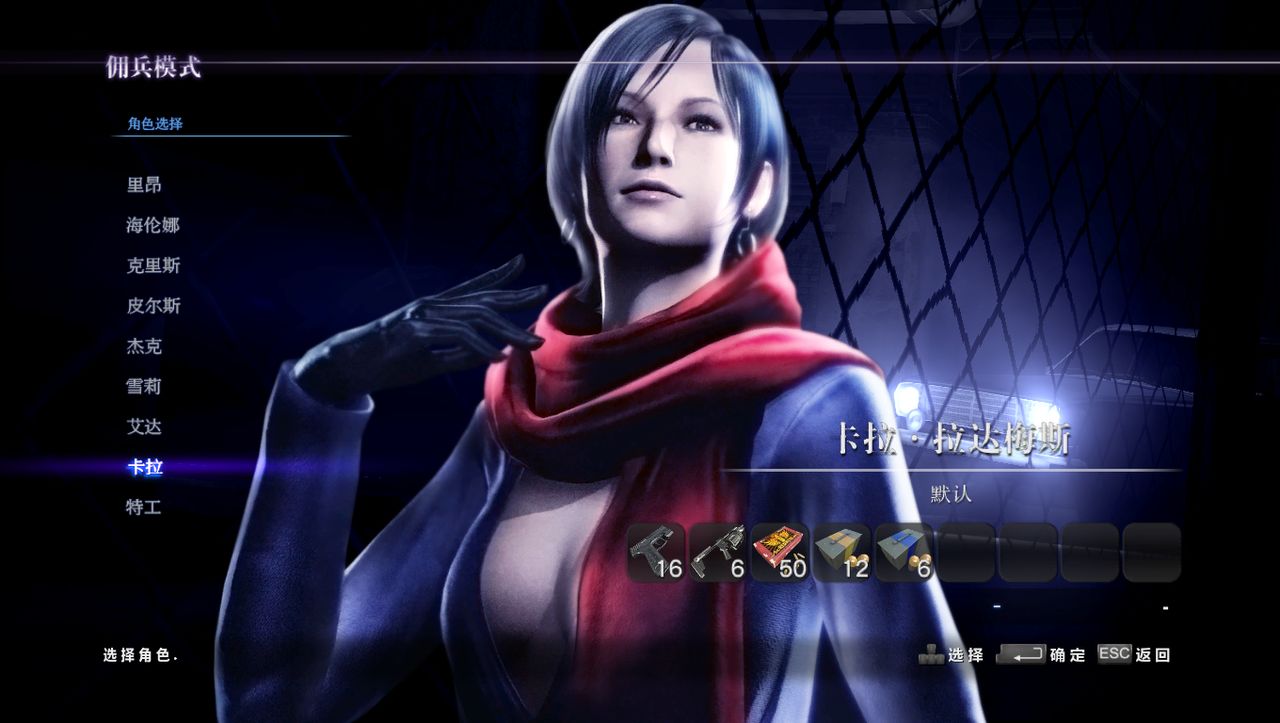Click the highlighted 卡拉 entry
This screenshot has width=1280, height=723.
pos(144,467)
